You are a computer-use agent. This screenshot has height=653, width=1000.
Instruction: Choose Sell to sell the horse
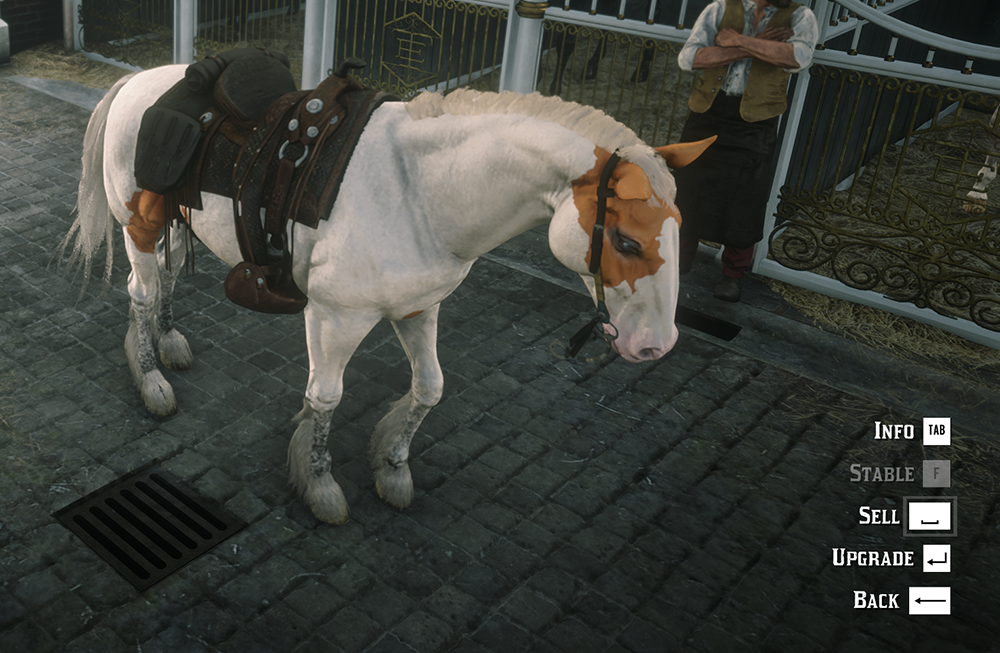pos(879,516)
